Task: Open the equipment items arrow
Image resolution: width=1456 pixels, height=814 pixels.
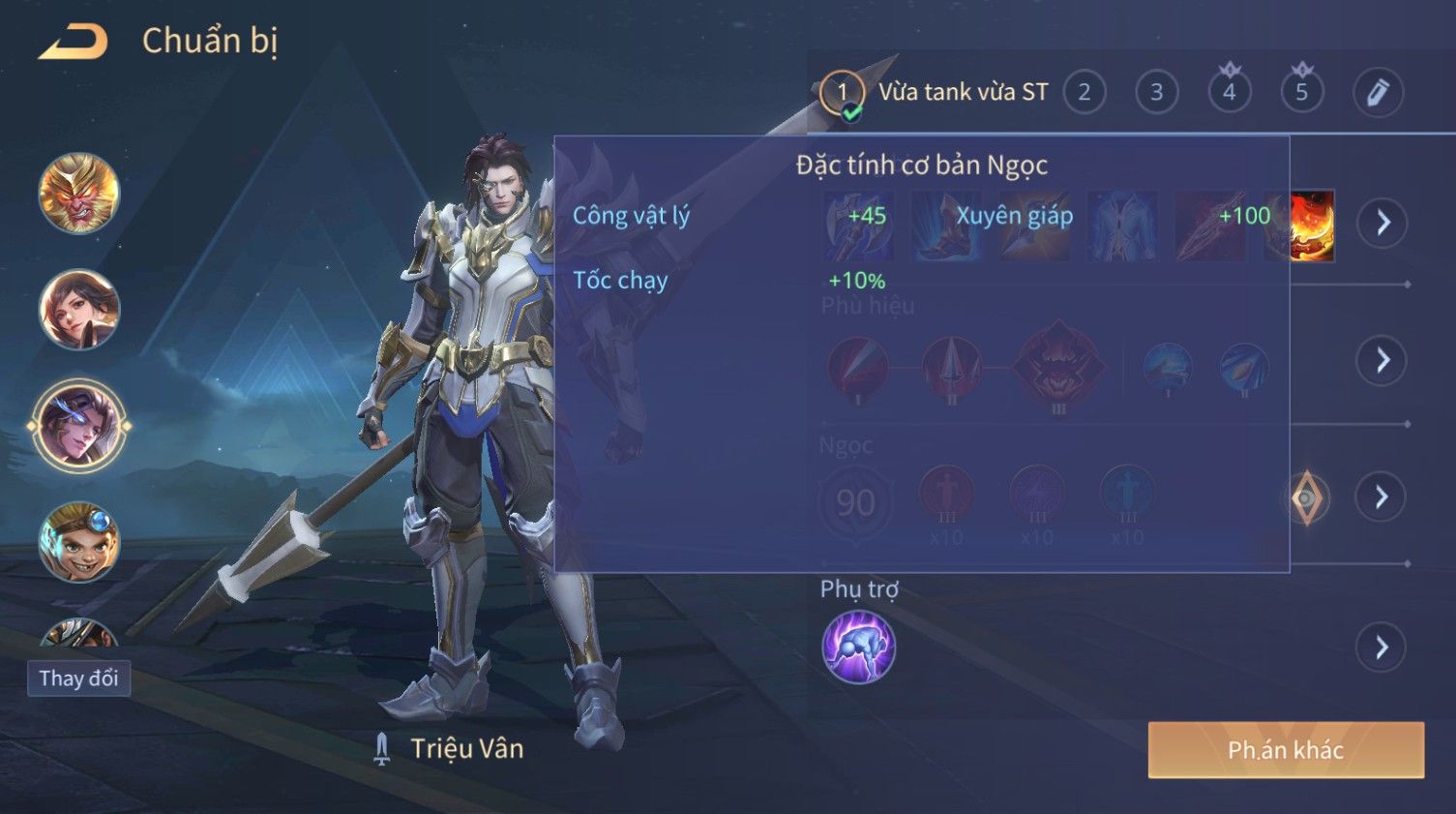Action: [1382, 223]
